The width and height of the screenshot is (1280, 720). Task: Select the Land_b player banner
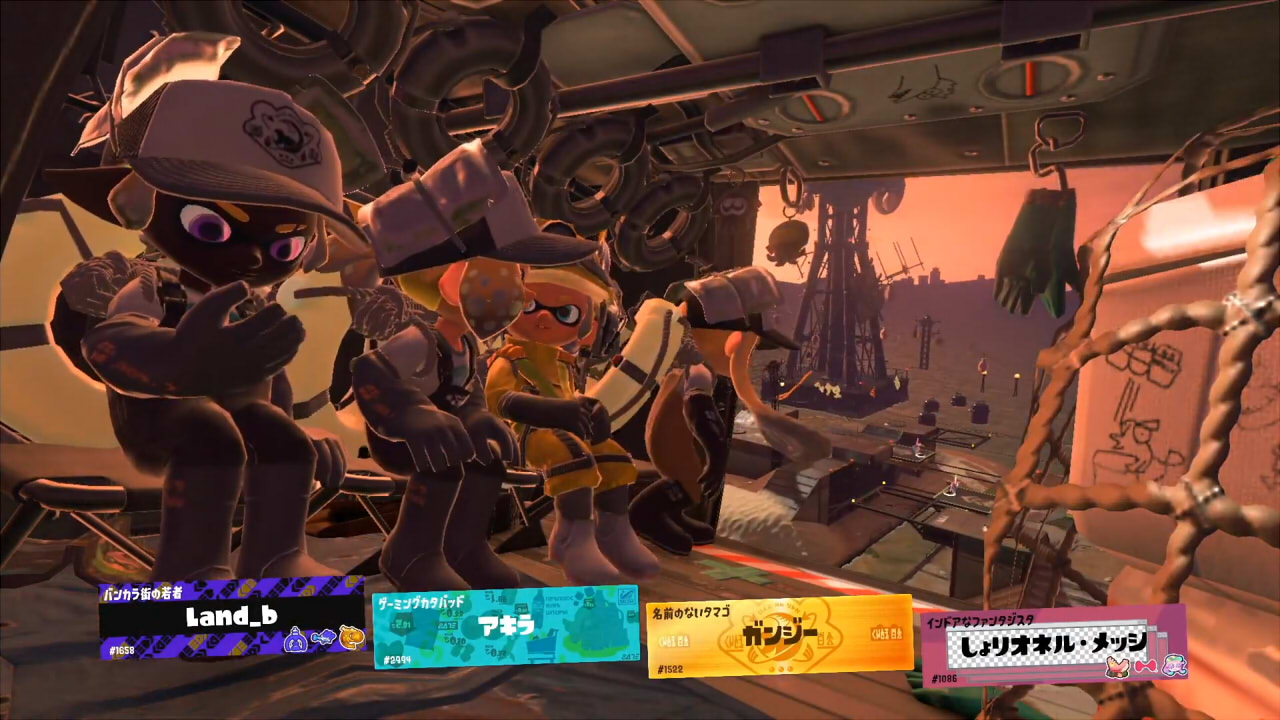coord(232,617)
